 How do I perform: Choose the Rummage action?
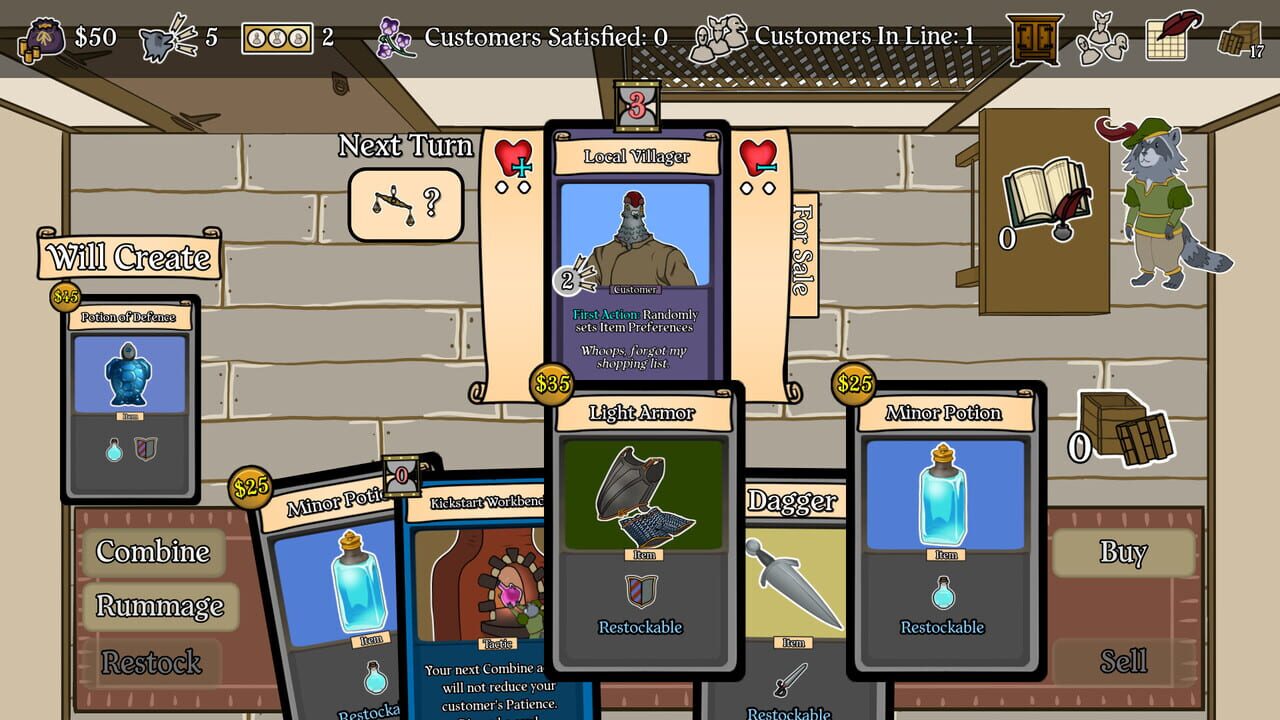coord(160,606)
